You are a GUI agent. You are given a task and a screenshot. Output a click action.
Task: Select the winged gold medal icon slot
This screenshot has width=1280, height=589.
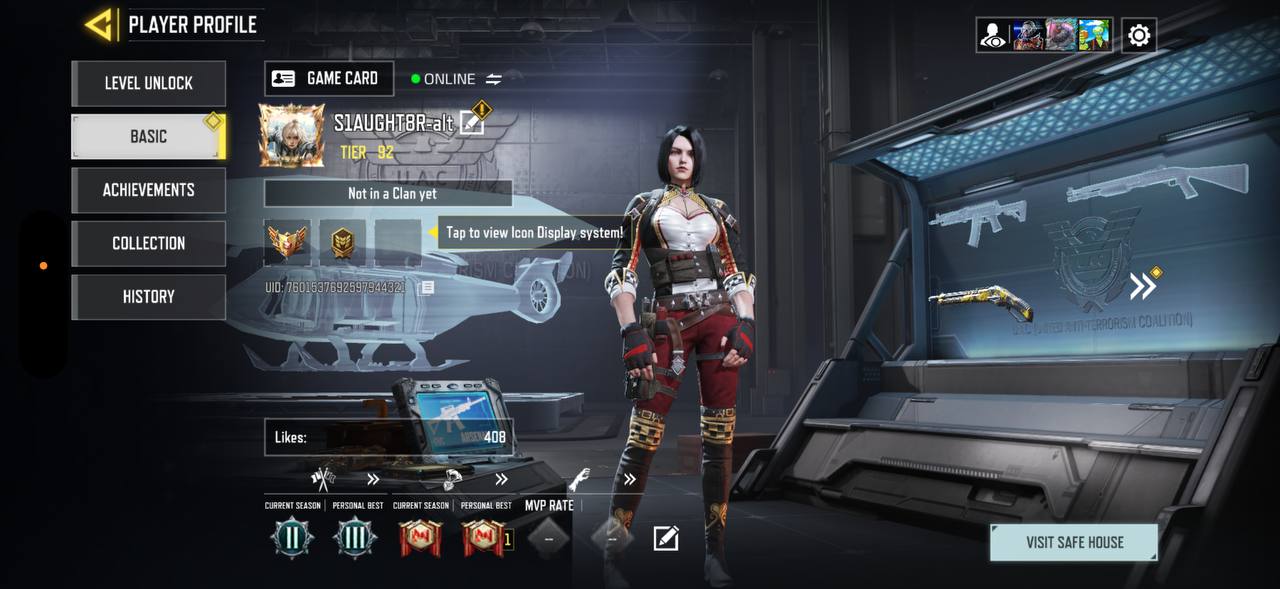[x=288, y=241]
